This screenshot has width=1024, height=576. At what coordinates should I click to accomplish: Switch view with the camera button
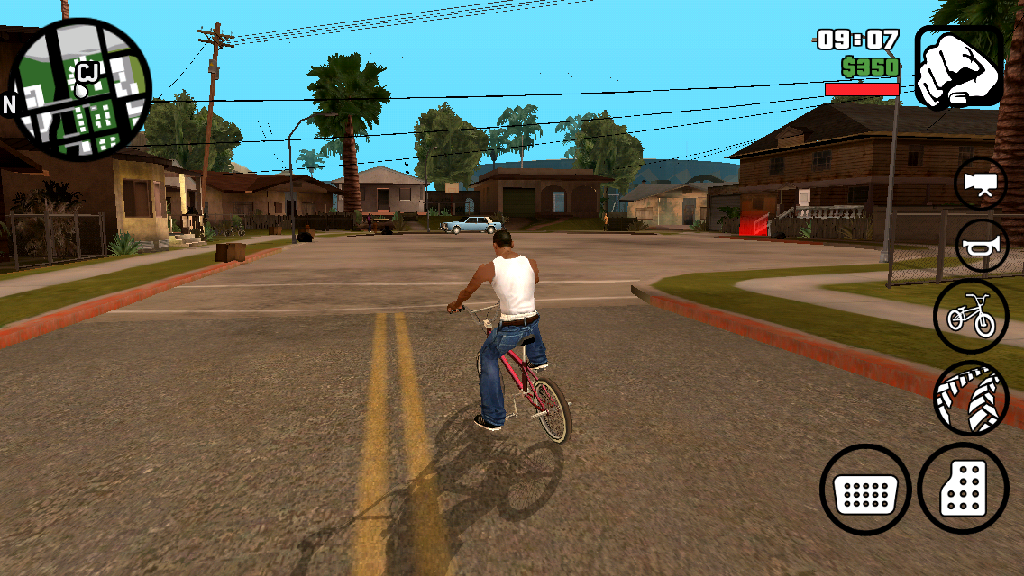(x=980, y=184)
